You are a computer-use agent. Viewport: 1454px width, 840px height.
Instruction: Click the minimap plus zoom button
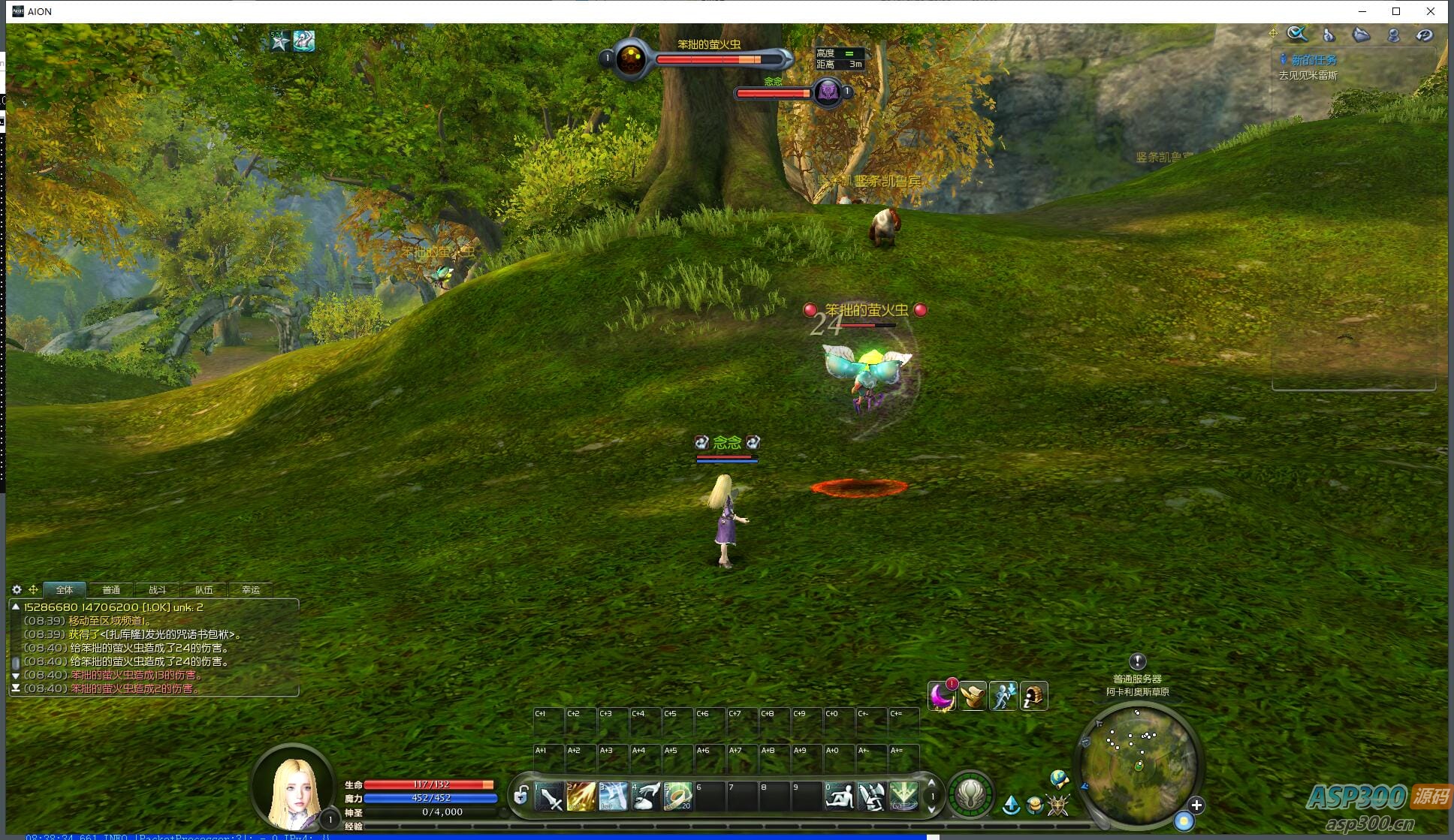pos(1196,805)
